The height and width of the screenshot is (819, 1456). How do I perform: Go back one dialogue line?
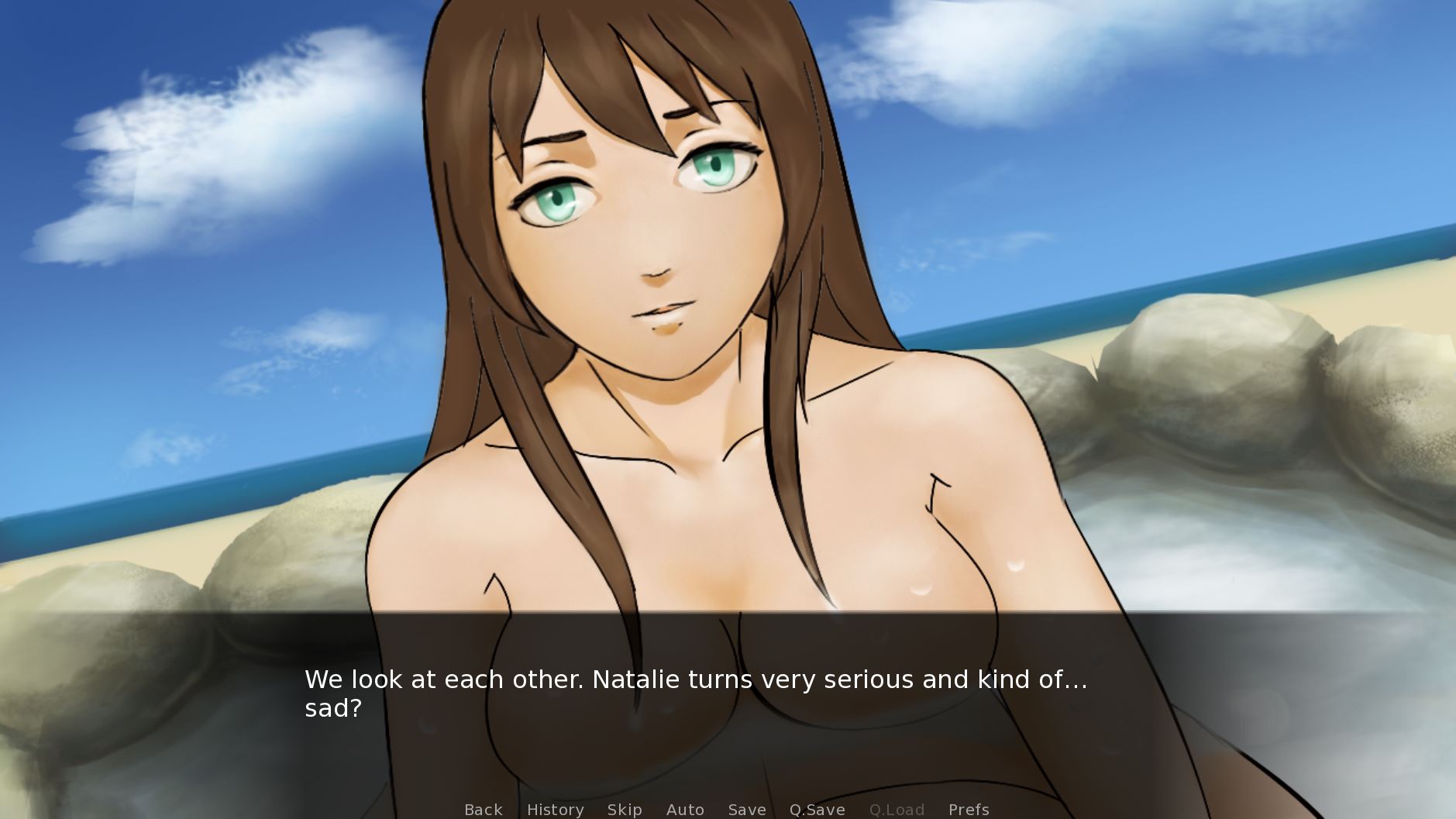[484, 810]
